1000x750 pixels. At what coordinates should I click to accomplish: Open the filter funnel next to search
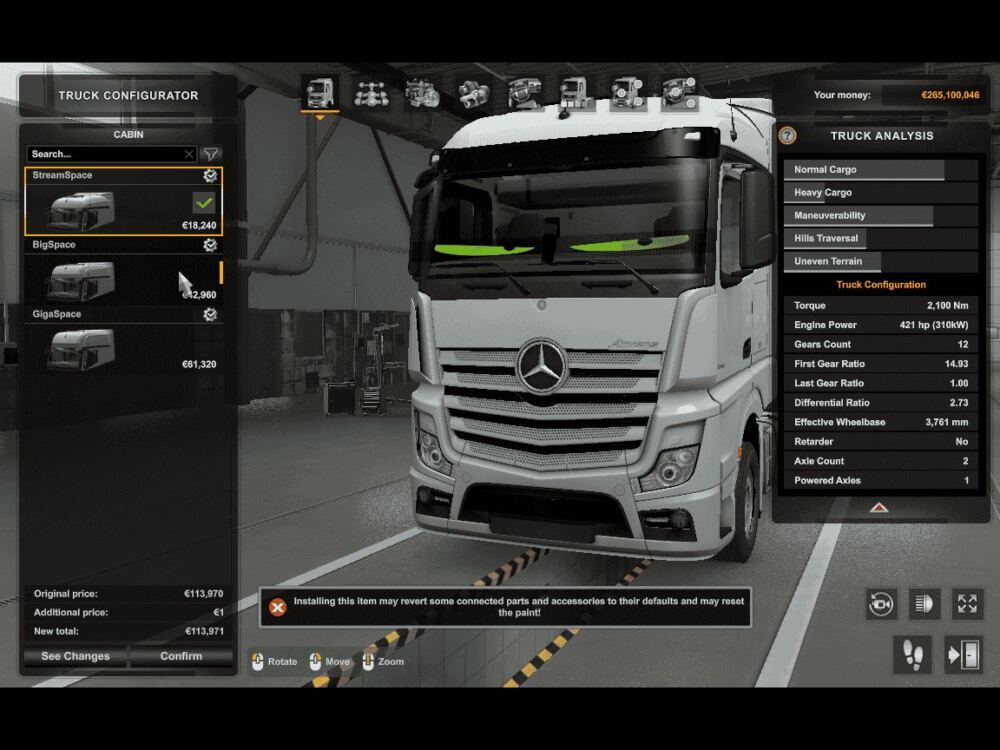point(211,154)
